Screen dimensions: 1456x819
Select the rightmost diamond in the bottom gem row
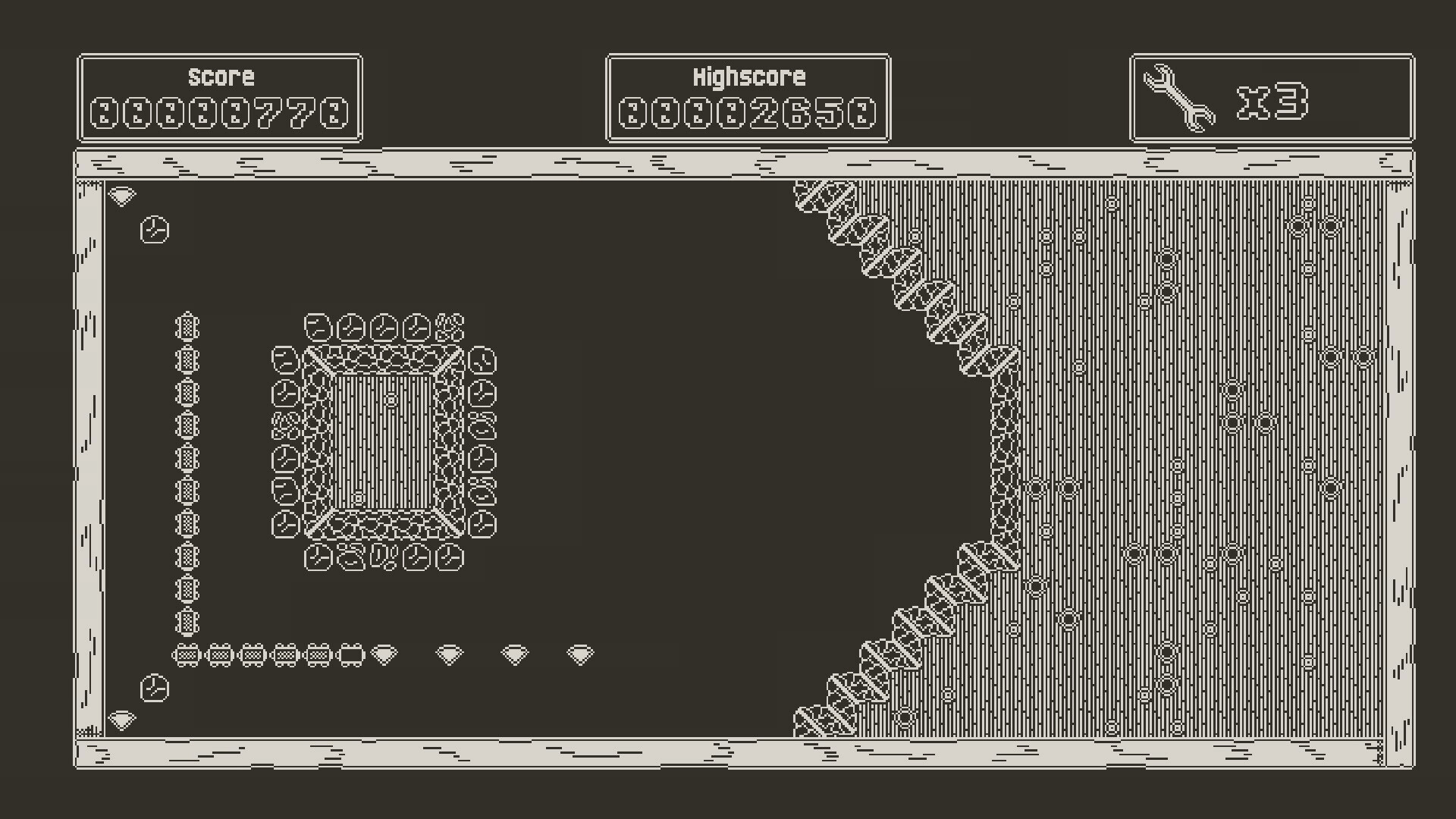coord(580,652)
